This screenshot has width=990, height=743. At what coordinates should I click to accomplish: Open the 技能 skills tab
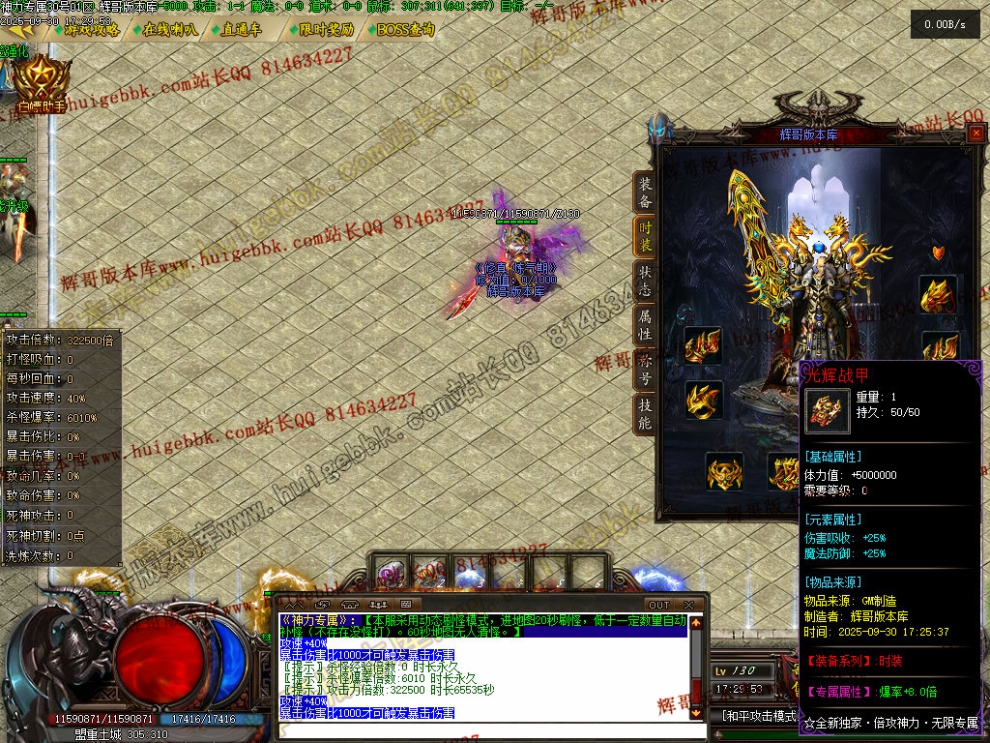coord(646,413)
